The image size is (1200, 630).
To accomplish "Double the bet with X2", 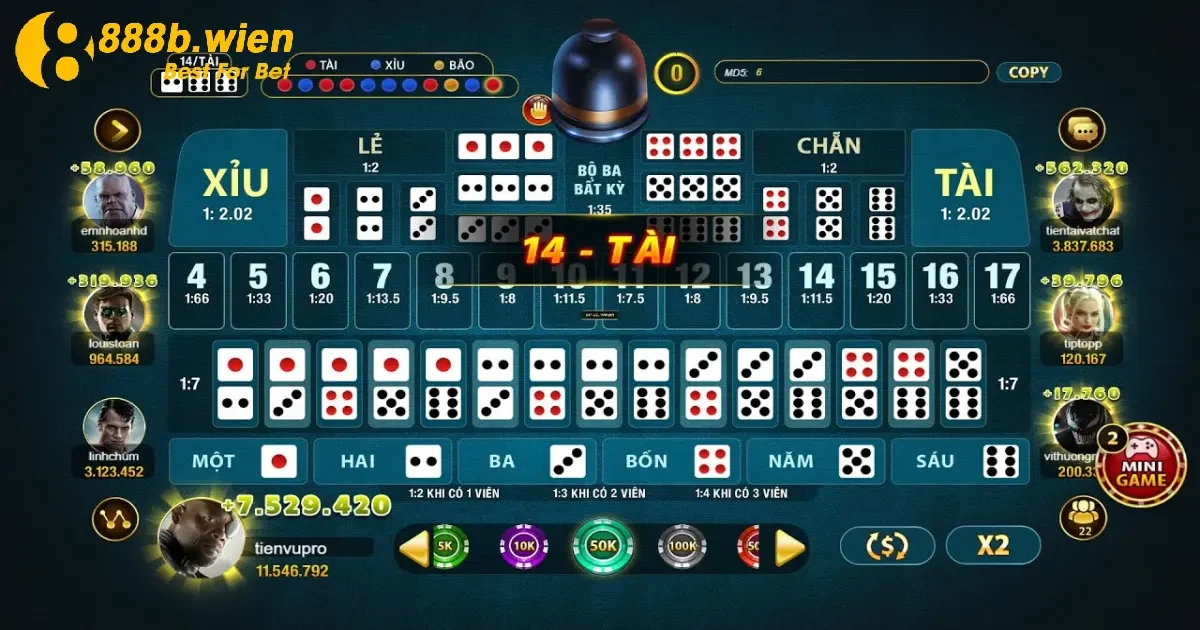I will 993,545.
